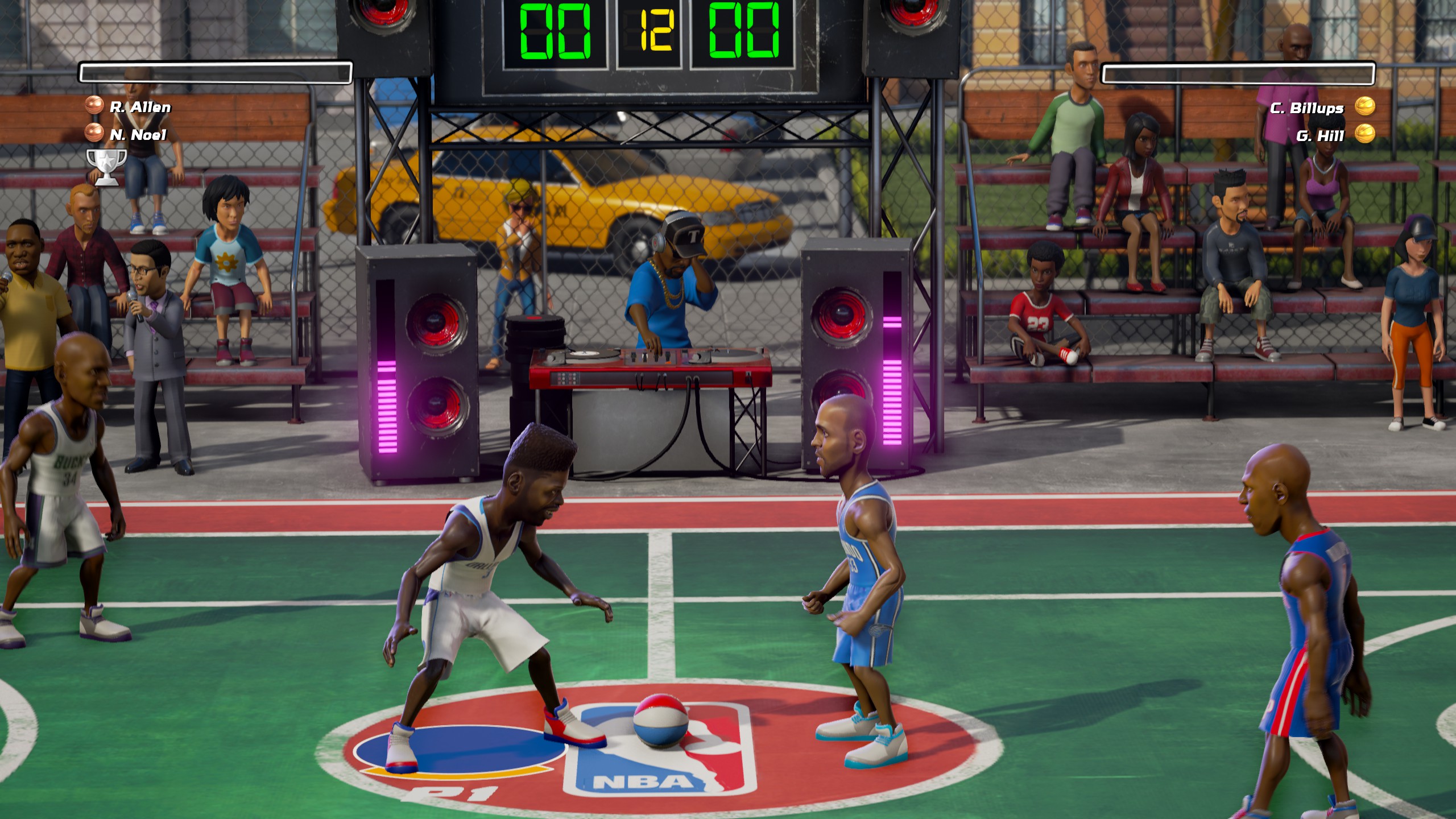Select the bronze basketball icon beside R. Allen
The width and height of the screenshot is (1456, 819).
click(x=95, y=105)
